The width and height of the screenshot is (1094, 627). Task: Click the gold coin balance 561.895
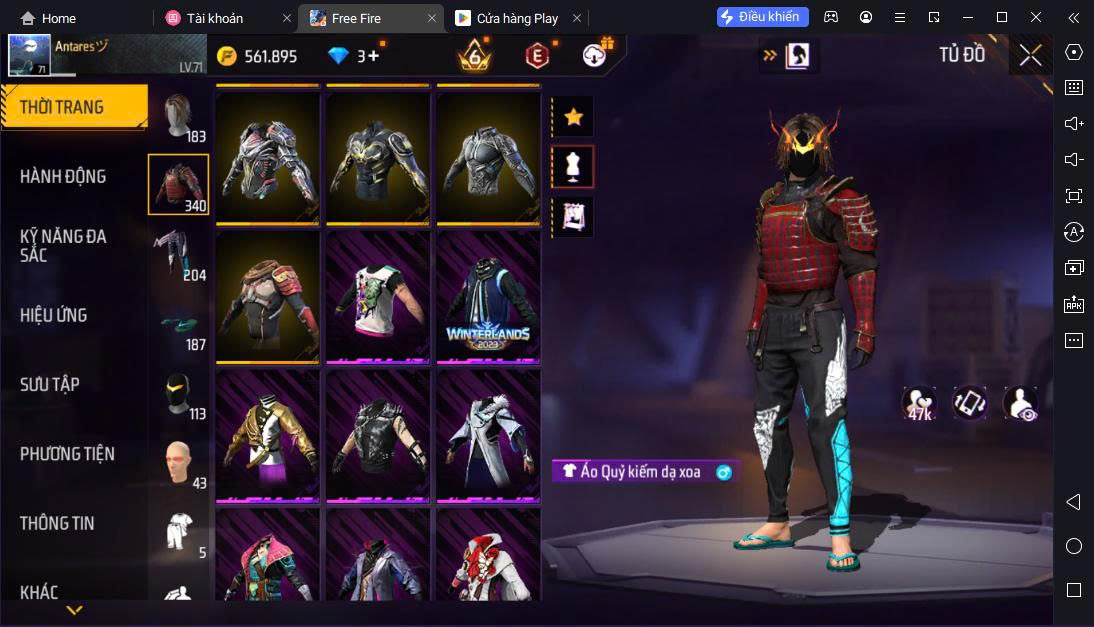[258, 56]
